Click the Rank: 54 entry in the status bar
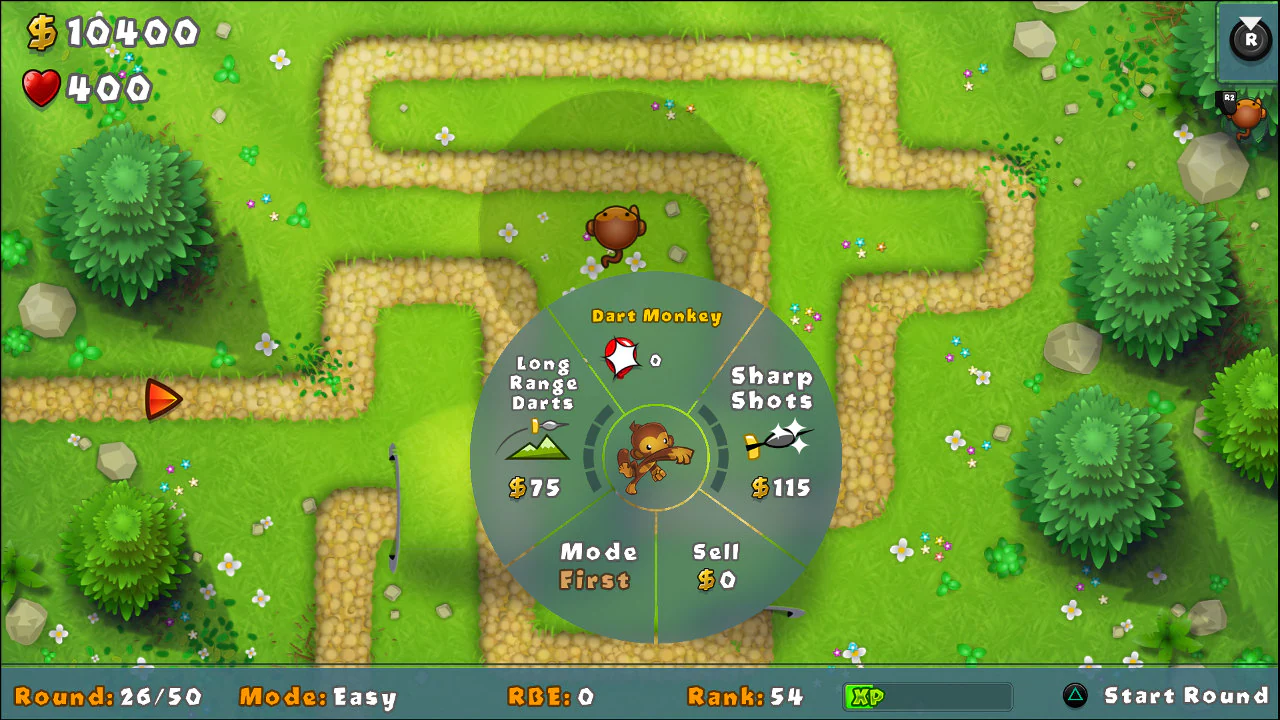 [744, 697]
